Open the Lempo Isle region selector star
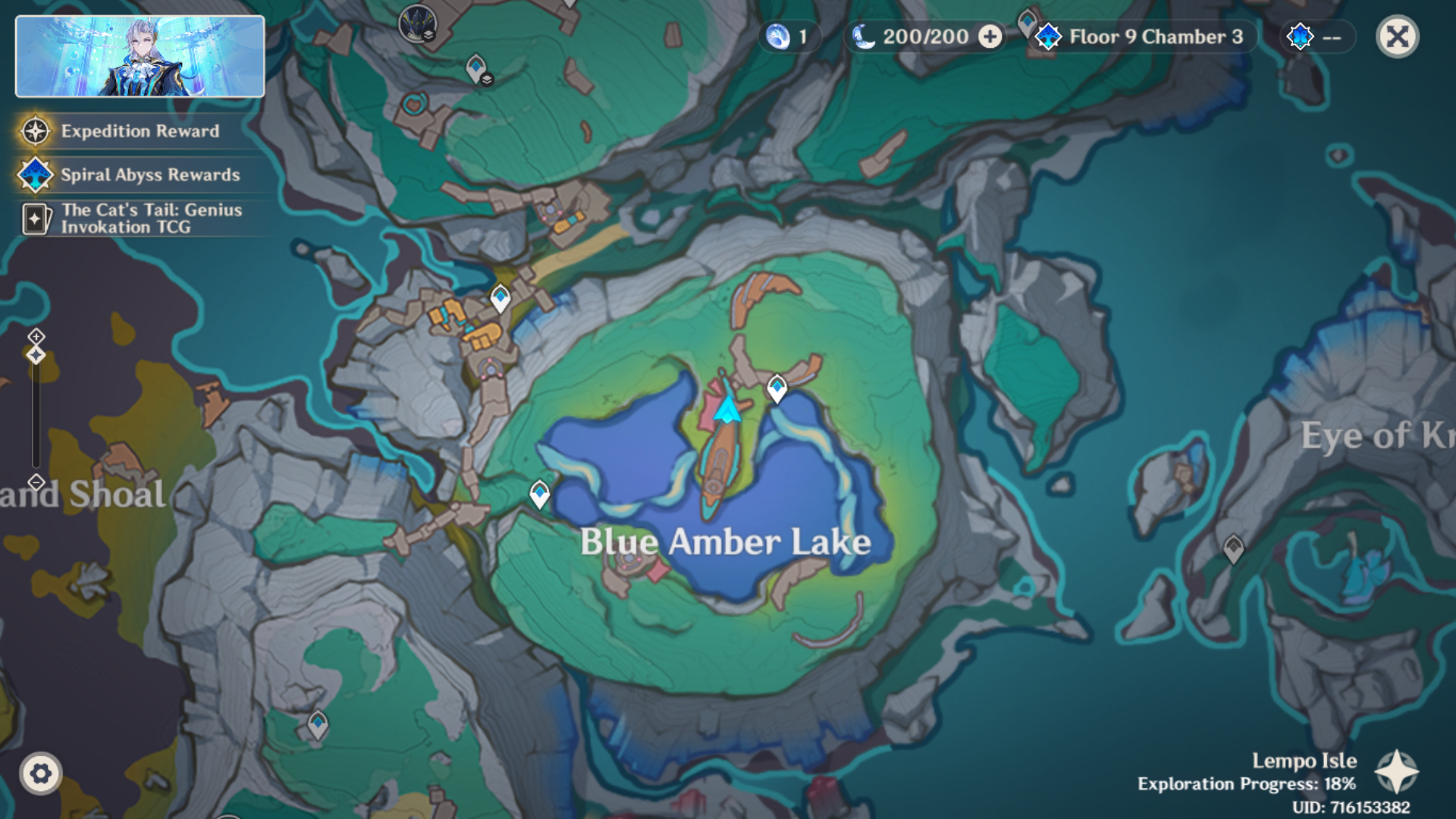Image resolution: width=1456 pixels, height=819 pixels. [x=1396, y=772]
